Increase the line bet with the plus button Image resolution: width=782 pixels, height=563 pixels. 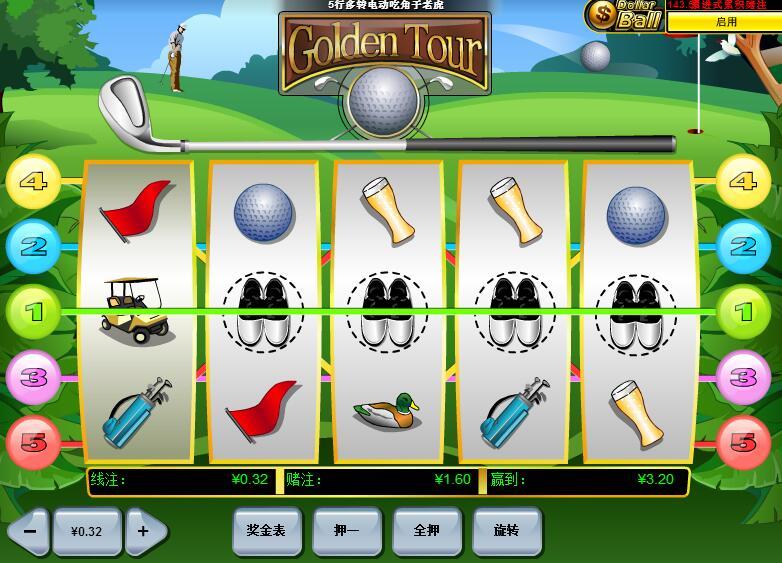pyautogui.click(x=144, y=531)
